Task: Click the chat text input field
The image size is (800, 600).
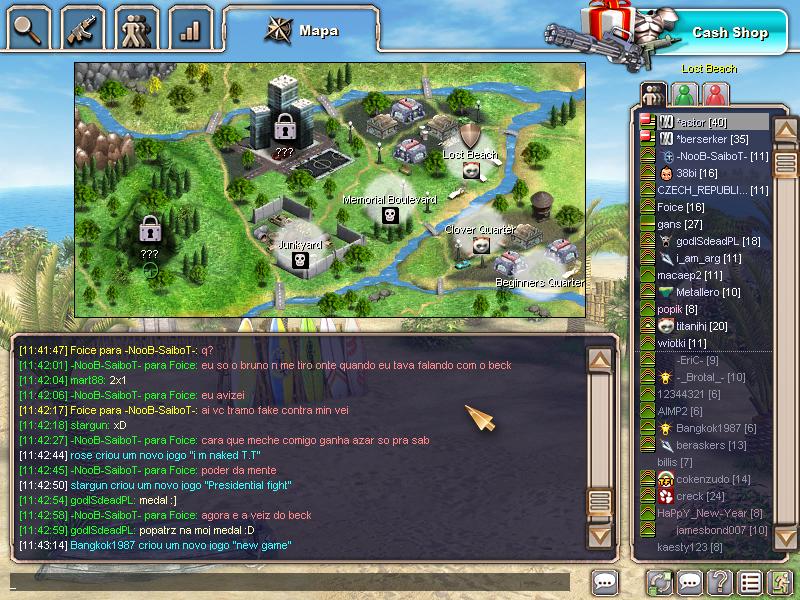Action: point(290,582)
